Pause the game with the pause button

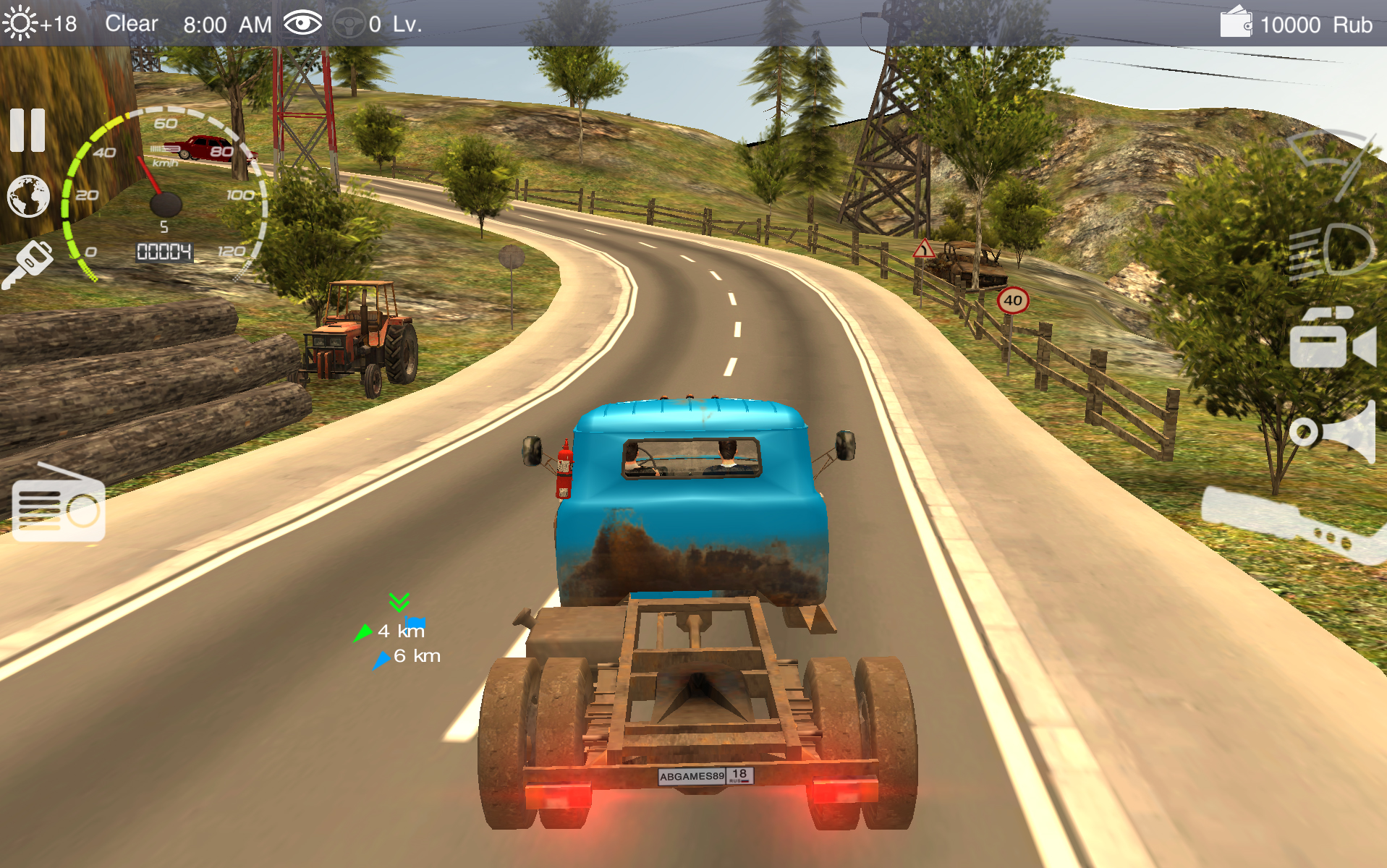pyautogui.click(x=27, y=130)
